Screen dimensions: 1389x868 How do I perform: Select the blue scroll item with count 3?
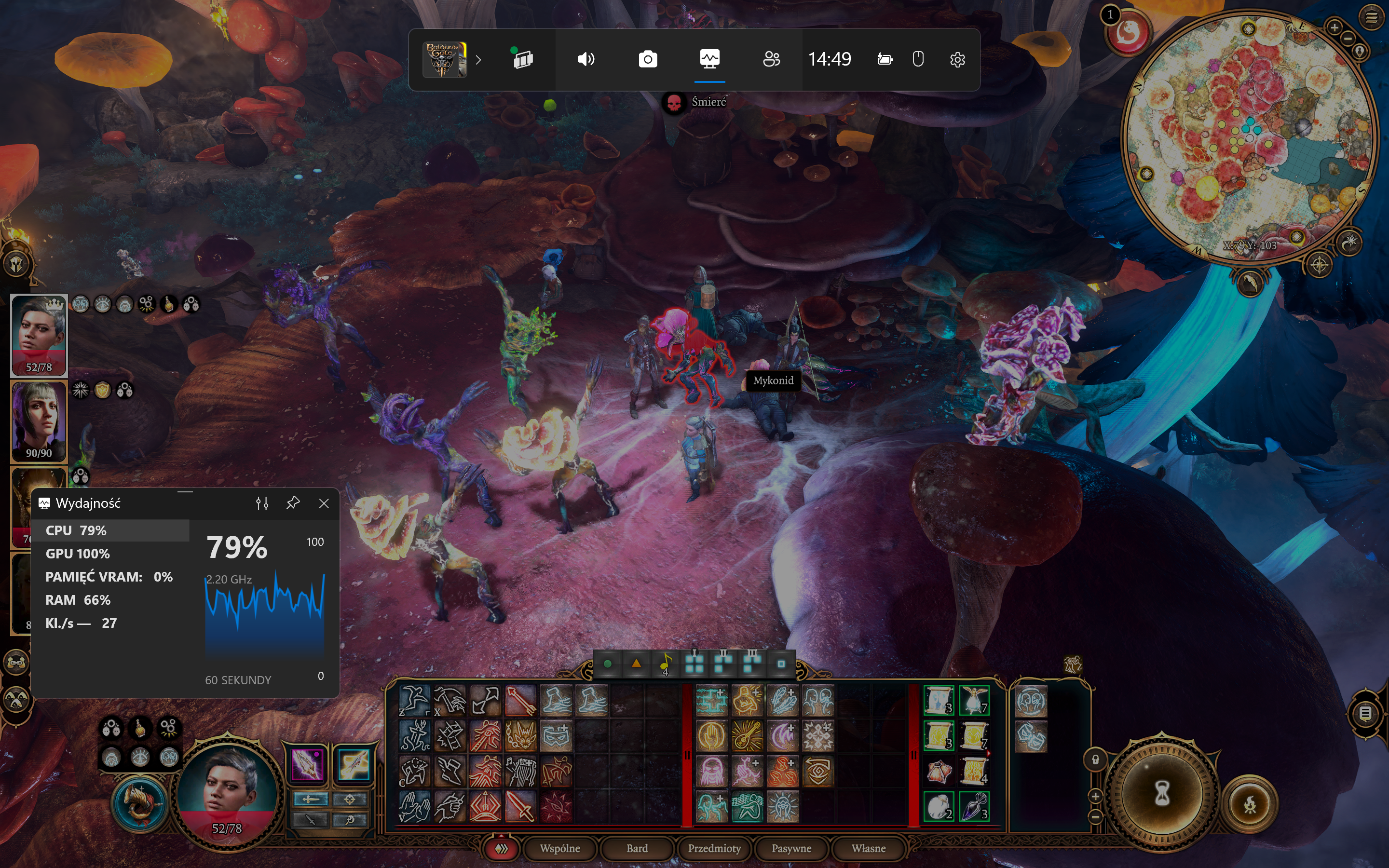(939, 700)
